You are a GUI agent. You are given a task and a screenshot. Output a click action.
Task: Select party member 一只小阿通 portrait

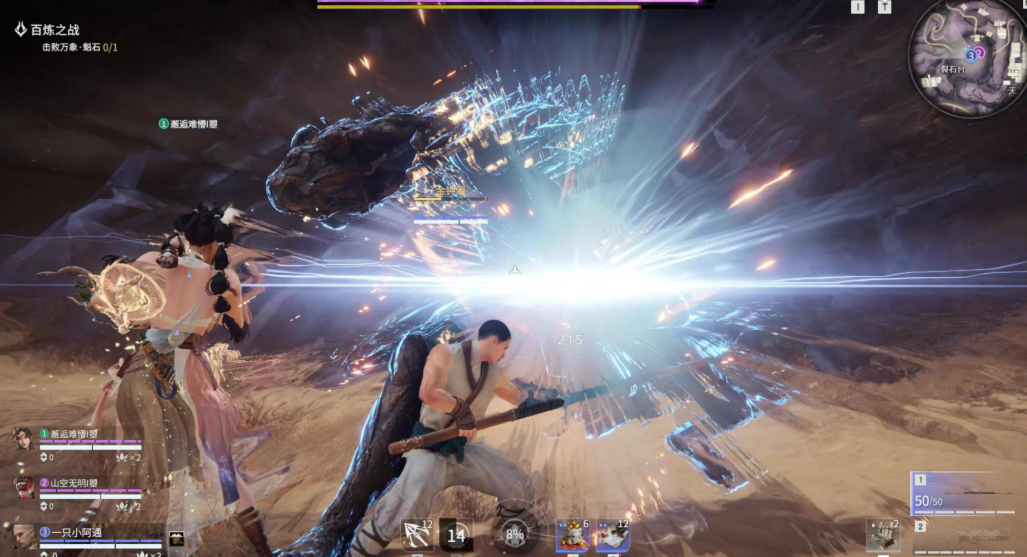pyautogui.click(x=22, y=533)
